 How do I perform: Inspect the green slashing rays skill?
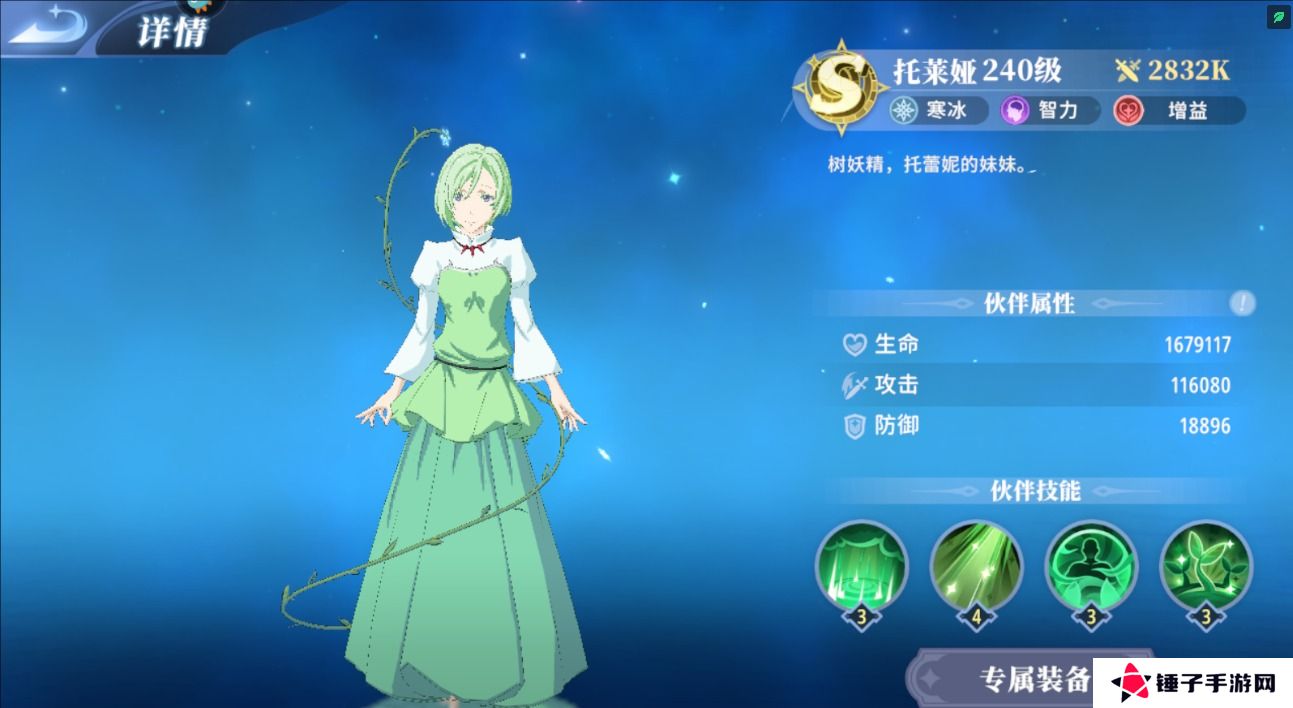coord(976,566)
